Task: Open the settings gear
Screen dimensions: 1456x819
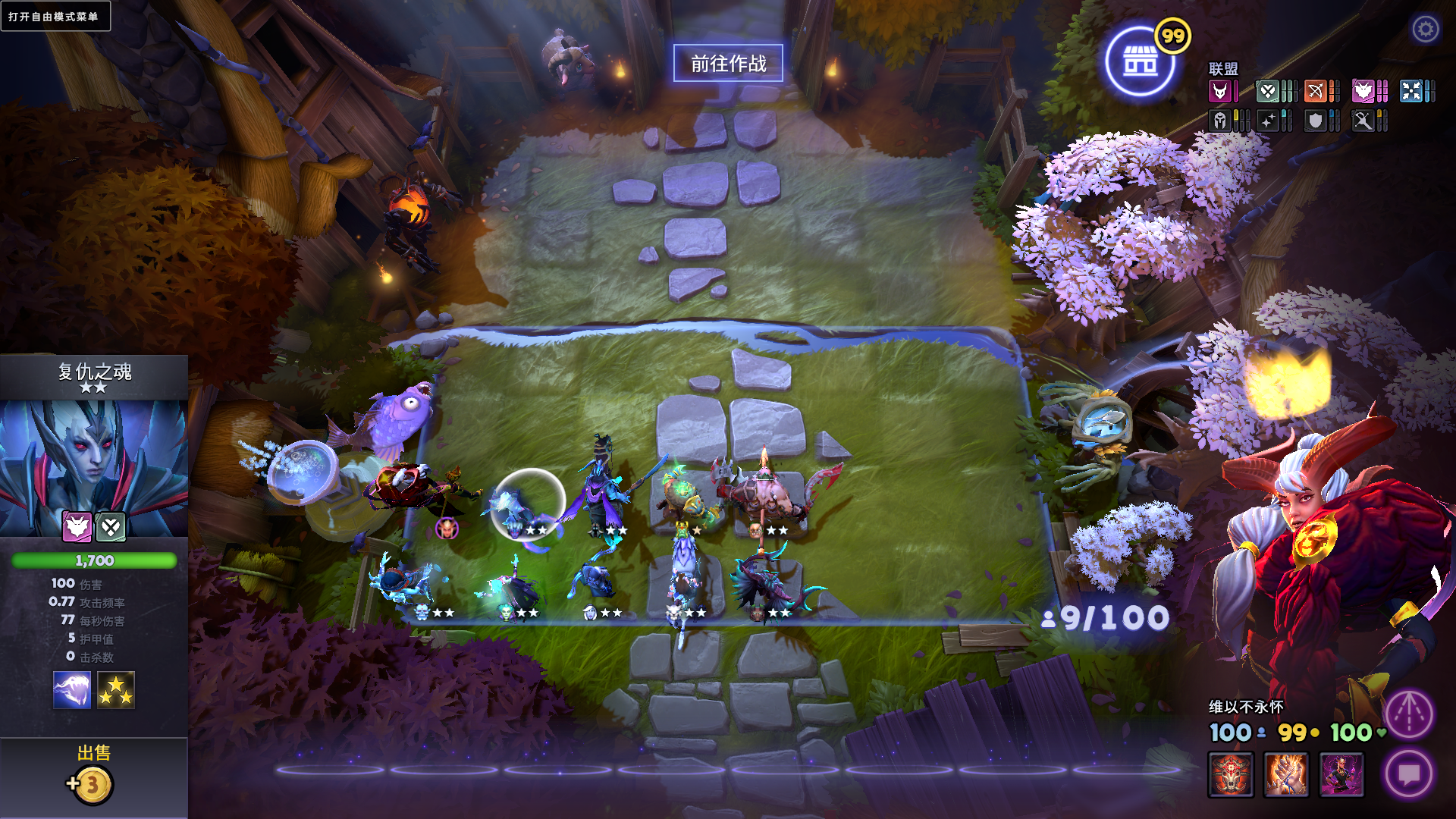Action: (1426, 30)
